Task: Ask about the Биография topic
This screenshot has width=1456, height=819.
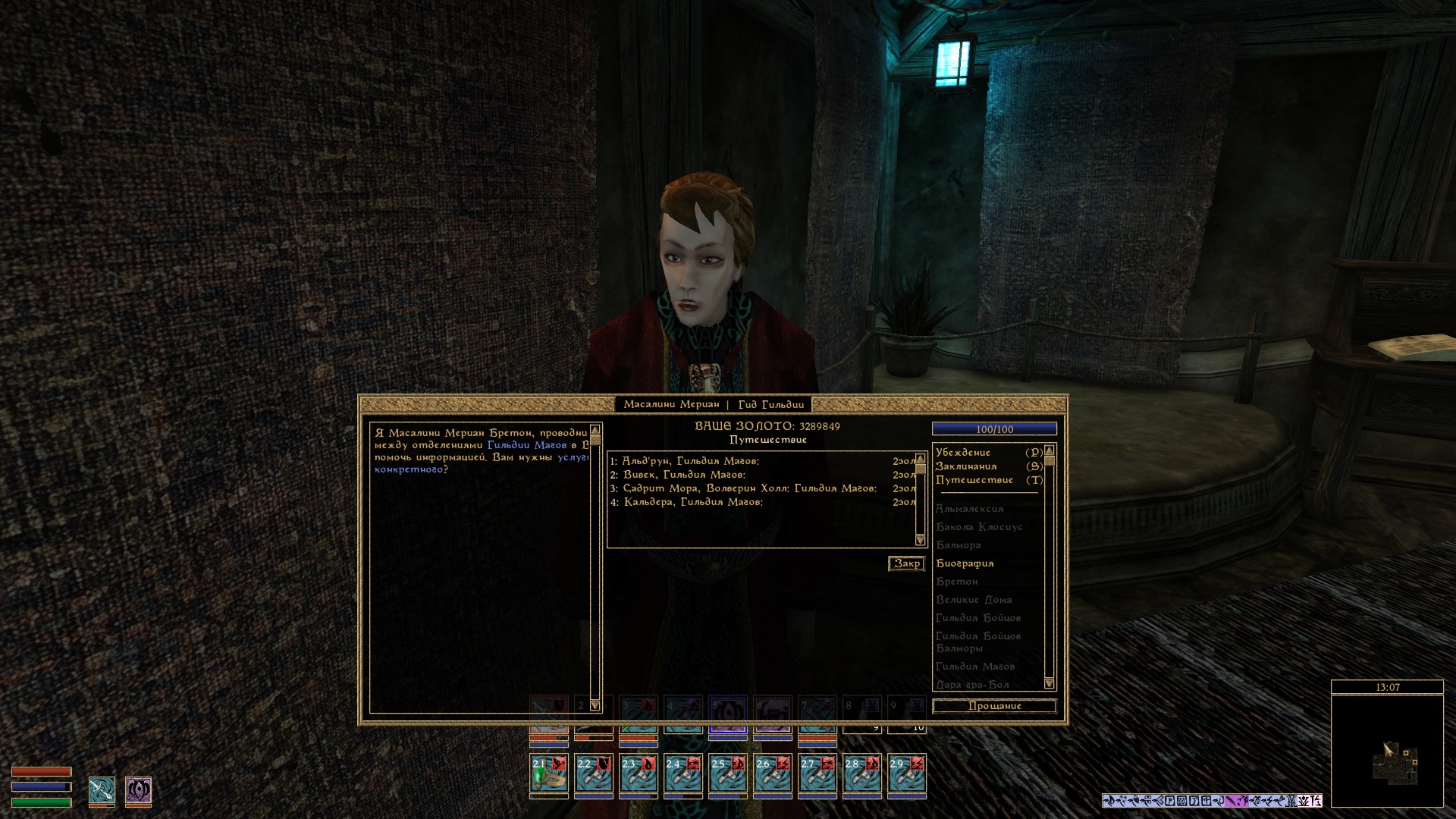Action: click(x=965, y=563)
